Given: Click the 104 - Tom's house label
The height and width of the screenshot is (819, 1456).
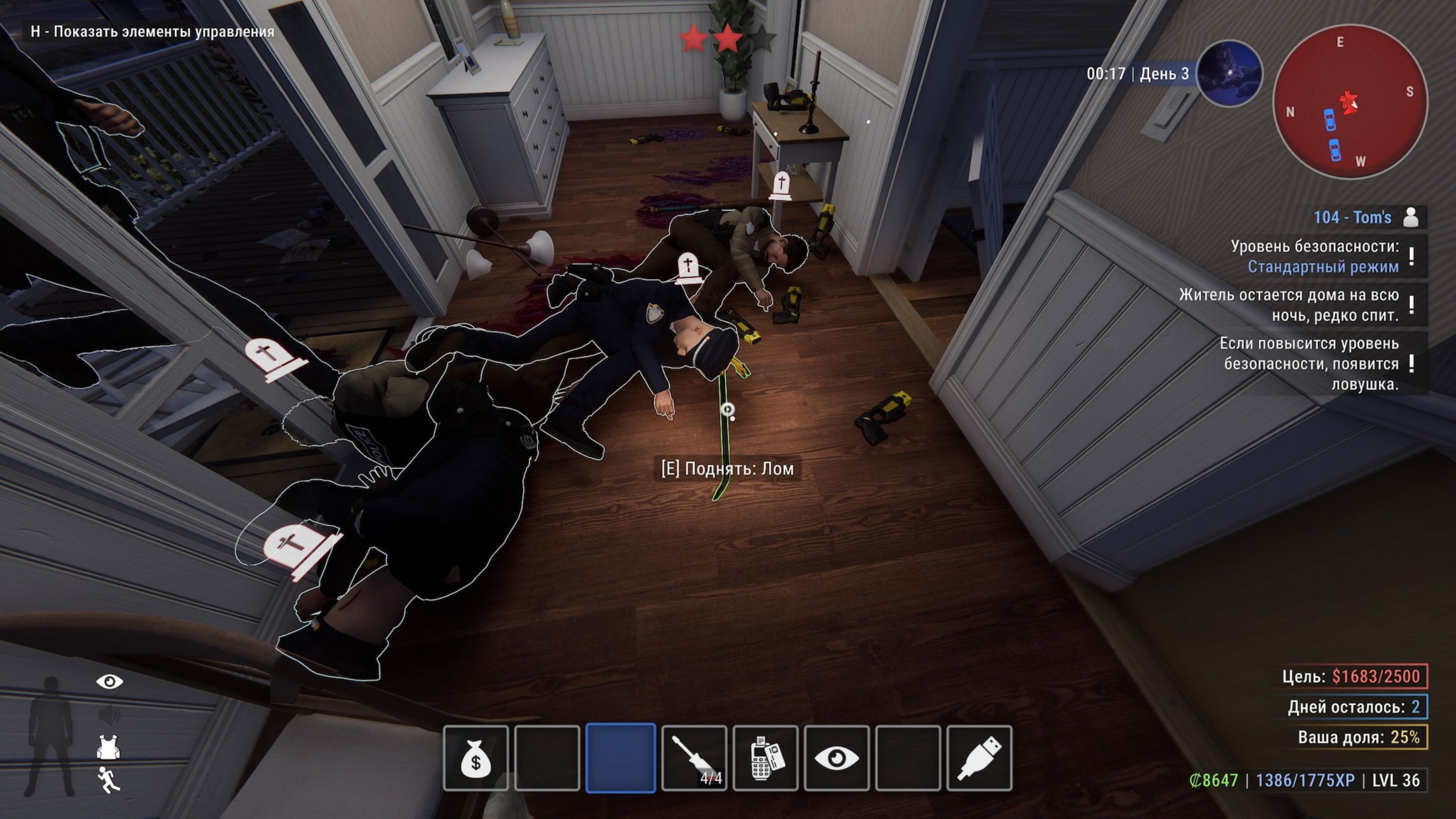Looking at the screenshot, I should click(1352, 218).
